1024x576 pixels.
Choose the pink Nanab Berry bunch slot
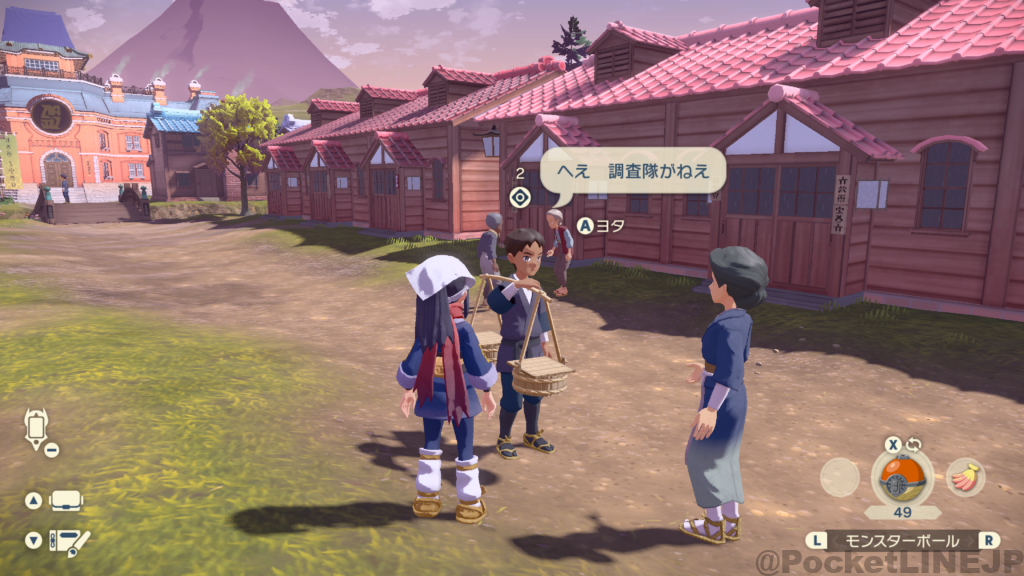tap(965, 478)
